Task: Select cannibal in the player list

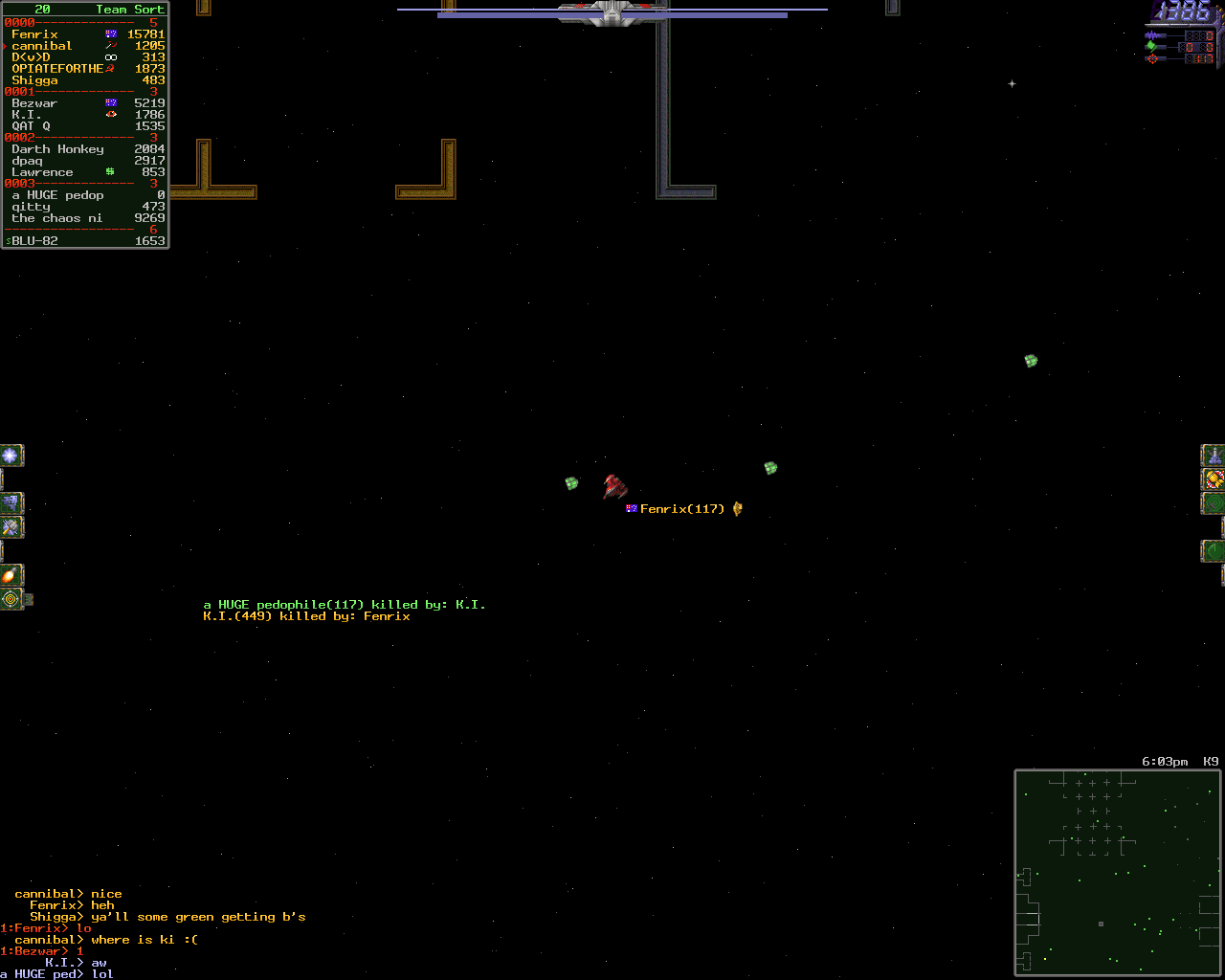Action: [42, 46]
